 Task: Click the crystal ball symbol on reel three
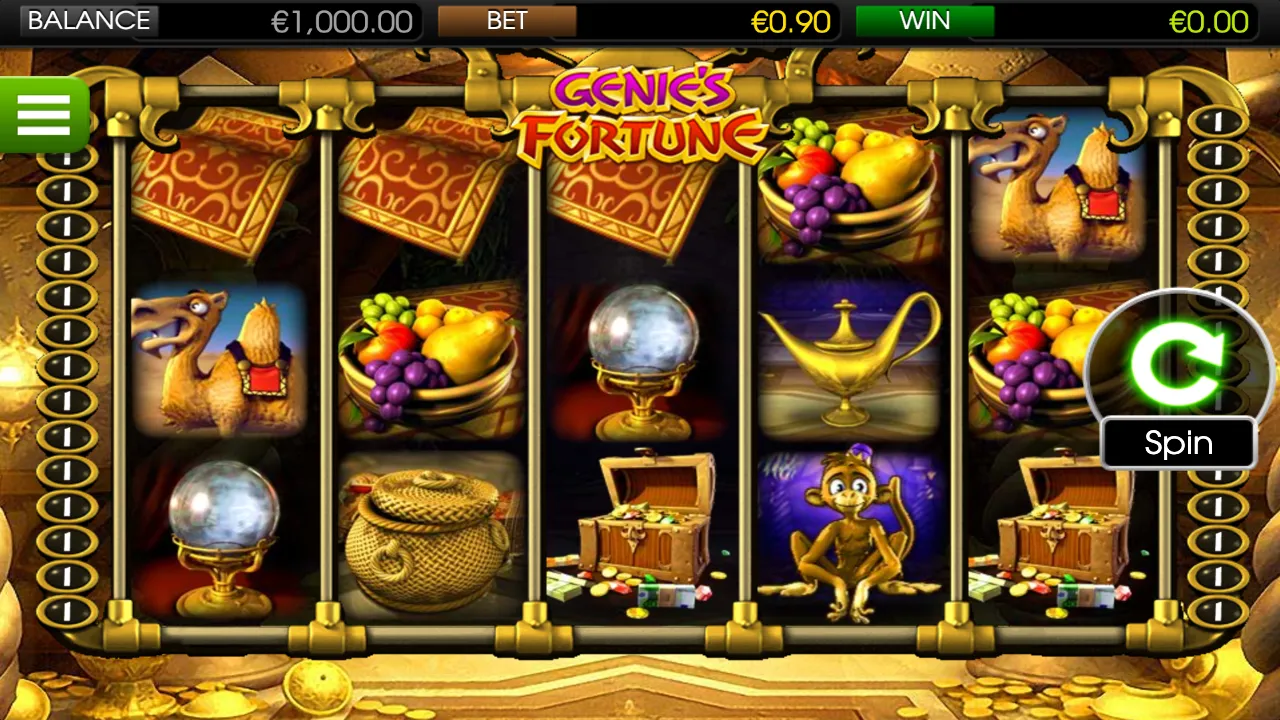tap(640, 355)
